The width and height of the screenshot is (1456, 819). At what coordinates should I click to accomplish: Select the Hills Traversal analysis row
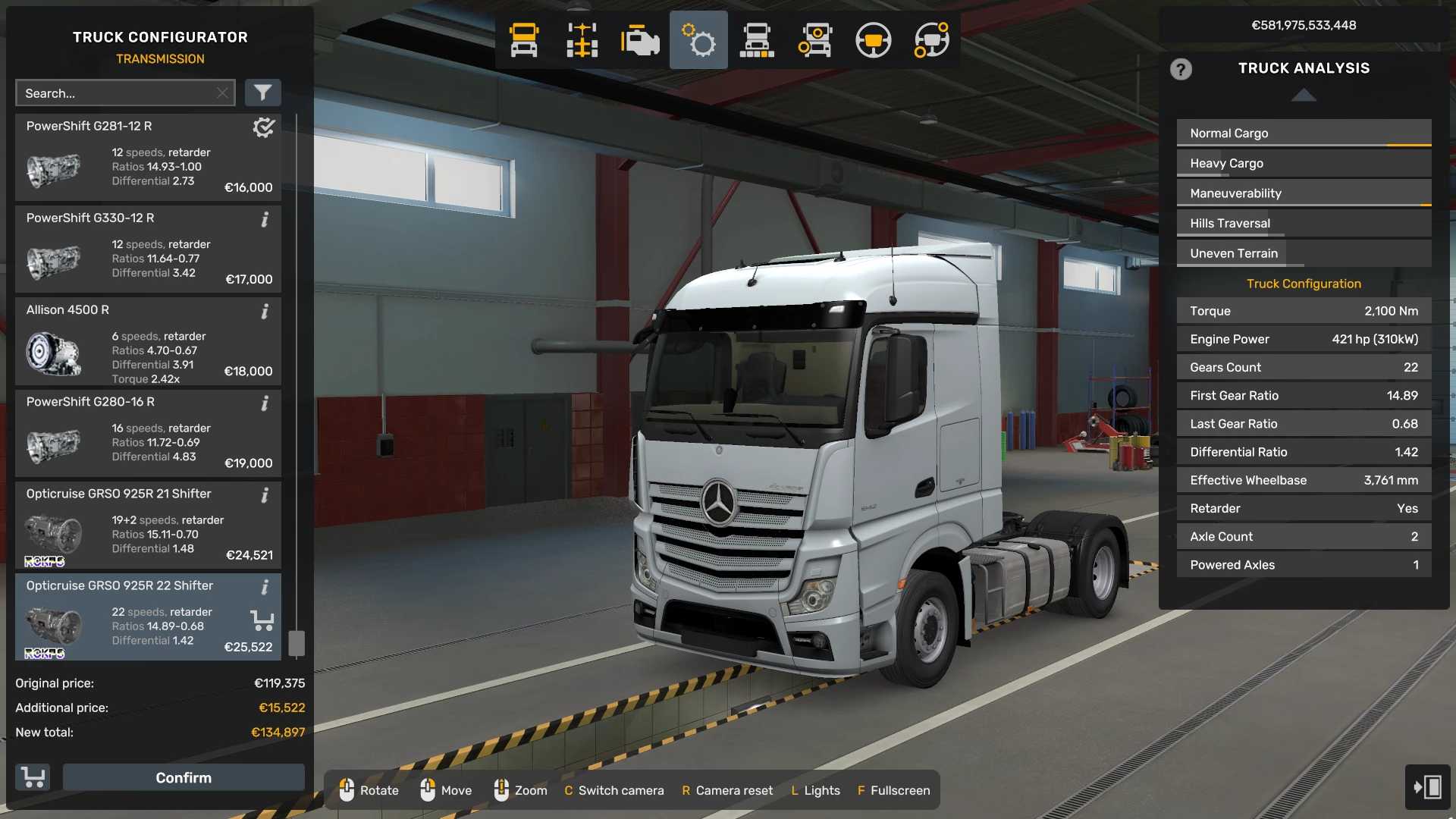point(1304,223)
